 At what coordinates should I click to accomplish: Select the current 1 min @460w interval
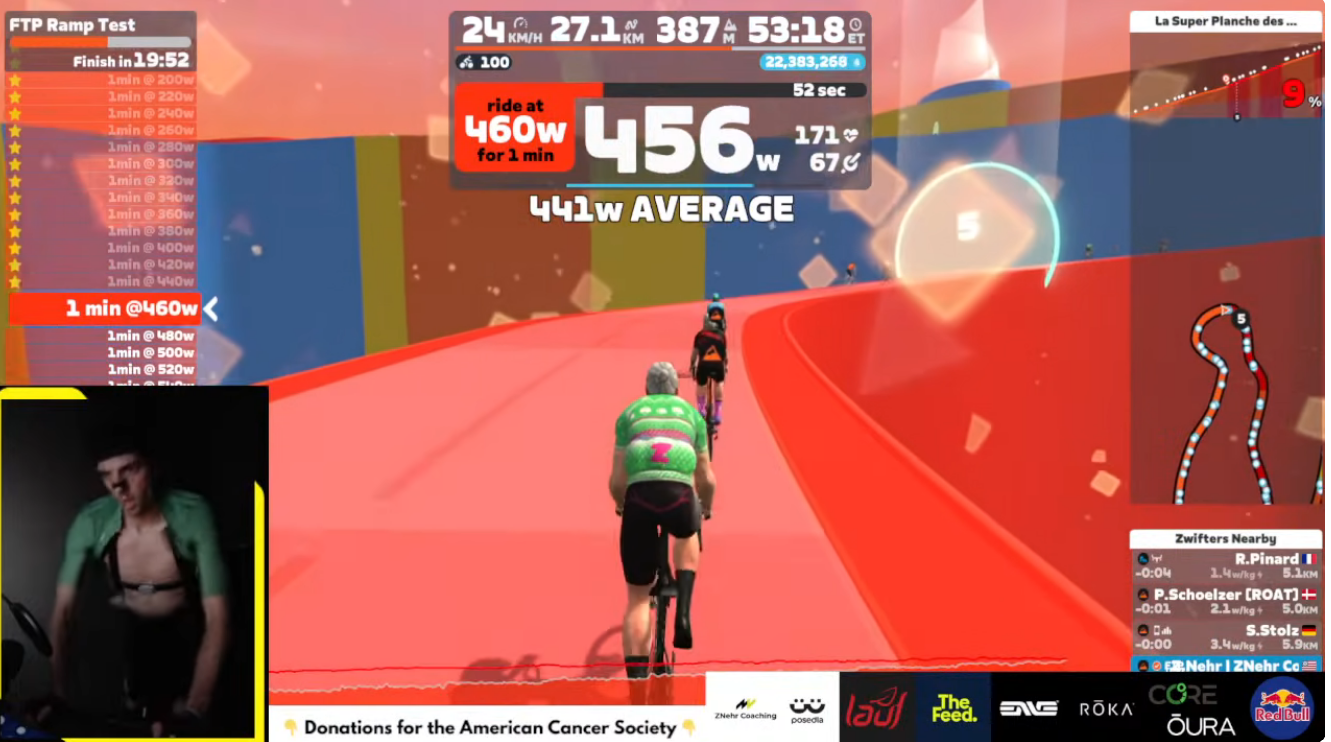pyautogui.click(x=104, y=309)
